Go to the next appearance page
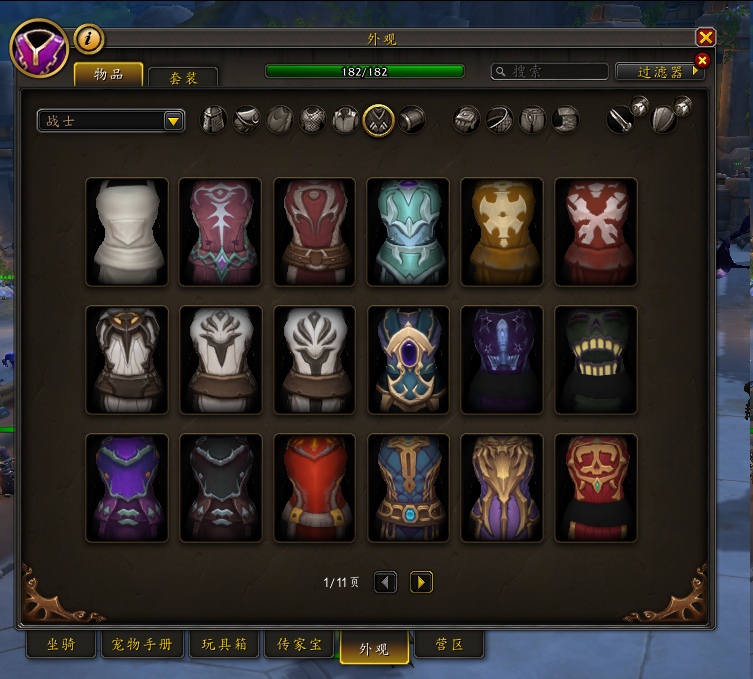 tap(421, 582)
